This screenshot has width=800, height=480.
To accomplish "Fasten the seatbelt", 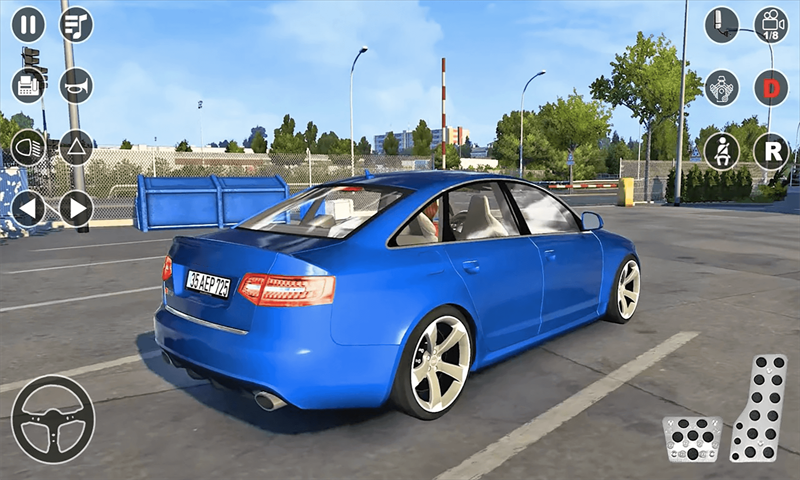I will coord(721,151).
